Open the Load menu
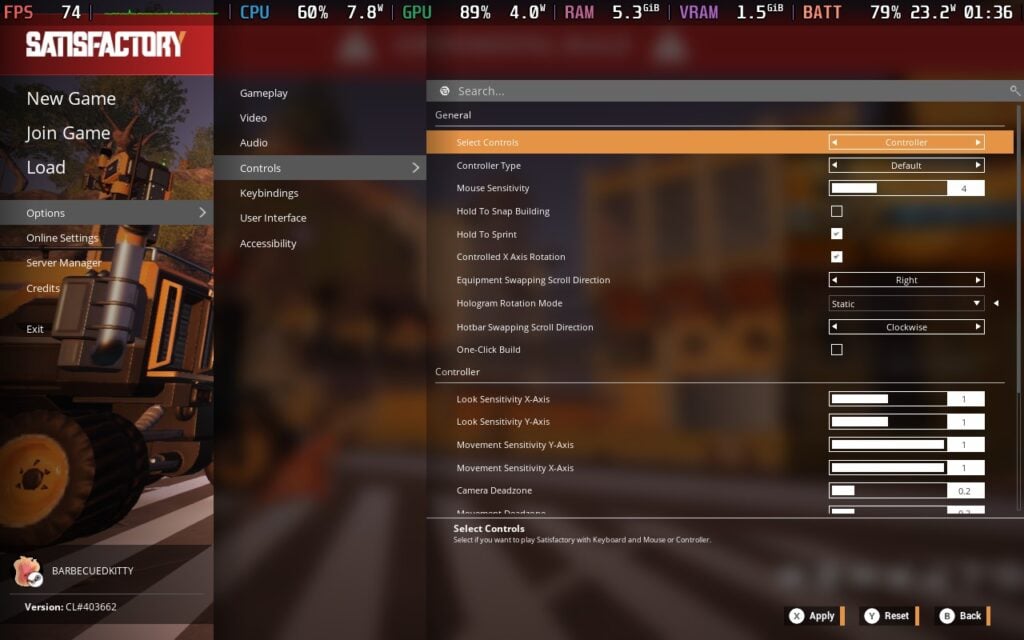This screenshot has width=1024, height=640. click(46, 167)
